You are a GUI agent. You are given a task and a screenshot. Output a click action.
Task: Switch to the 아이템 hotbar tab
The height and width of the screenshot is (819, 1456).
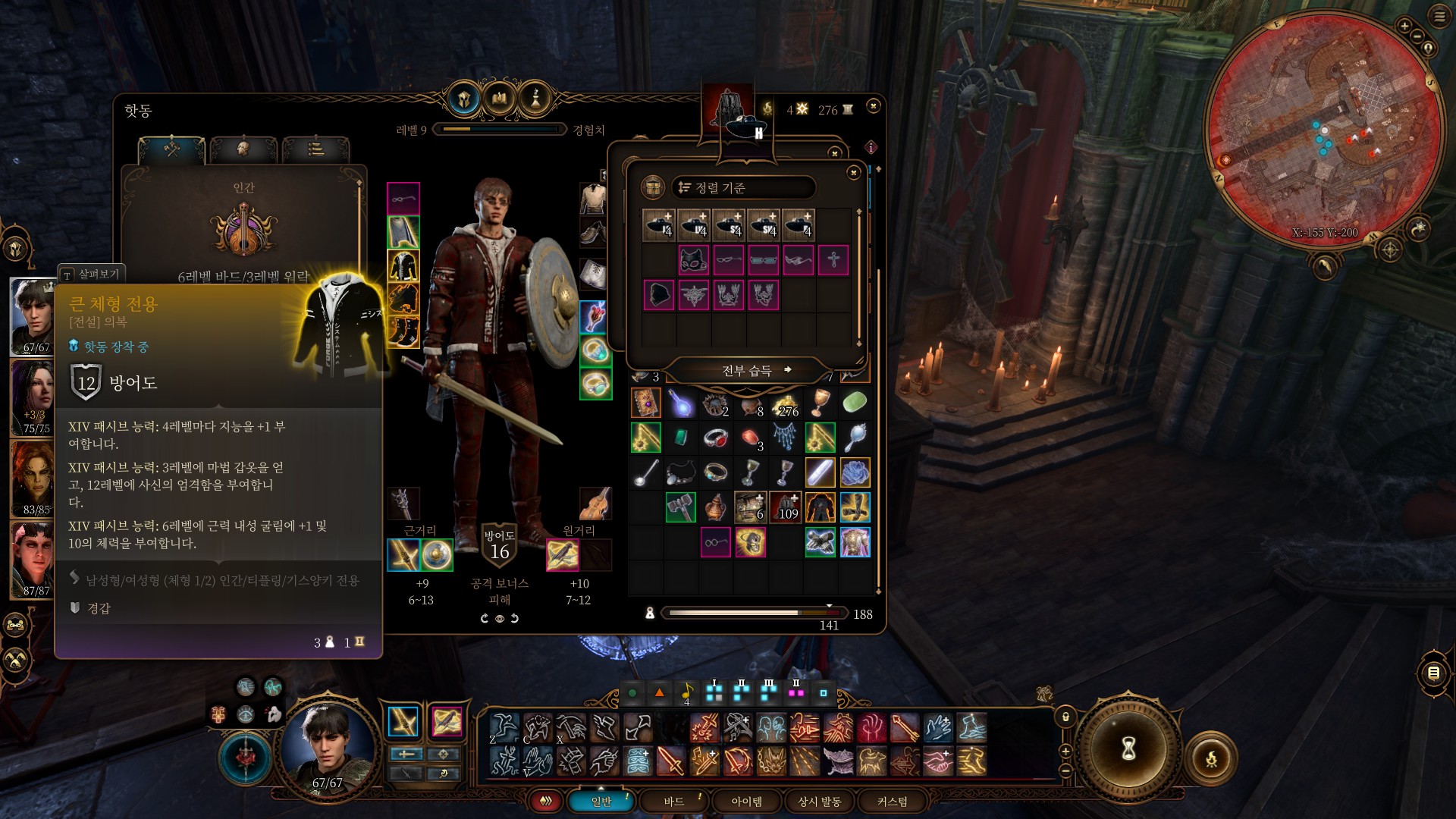click(746, 802)
